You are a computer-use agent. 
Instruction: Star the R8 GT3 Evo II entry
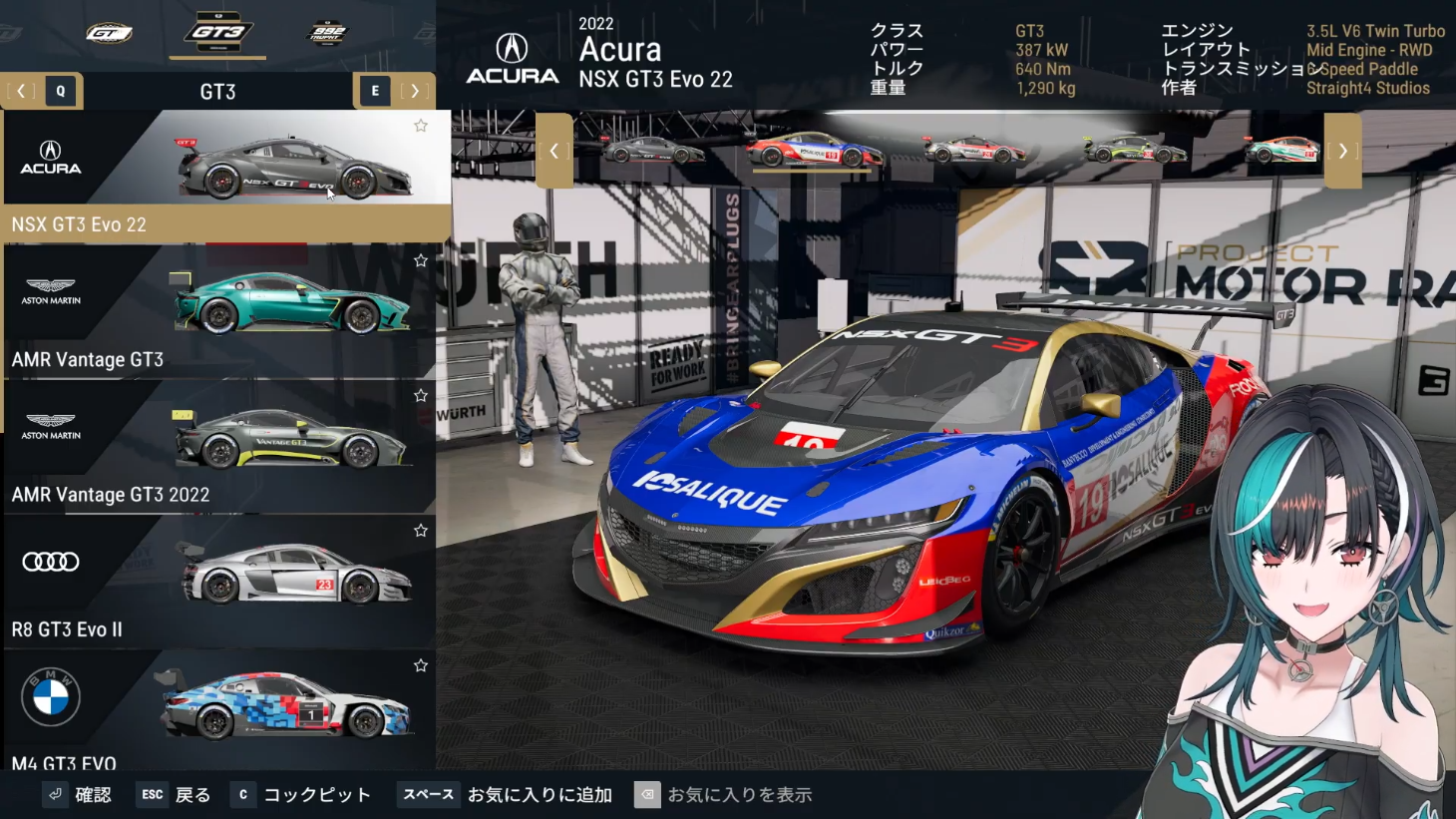[421, 531]
